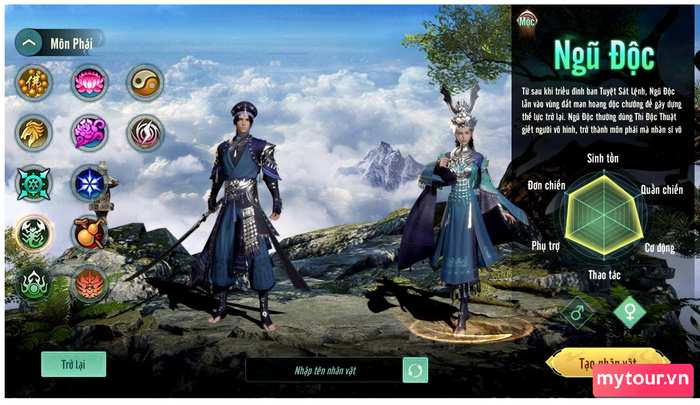Pick the orange gourd faction icon
Image resolution: width=700 pixels, height=405 pixels.
(89, 234)
